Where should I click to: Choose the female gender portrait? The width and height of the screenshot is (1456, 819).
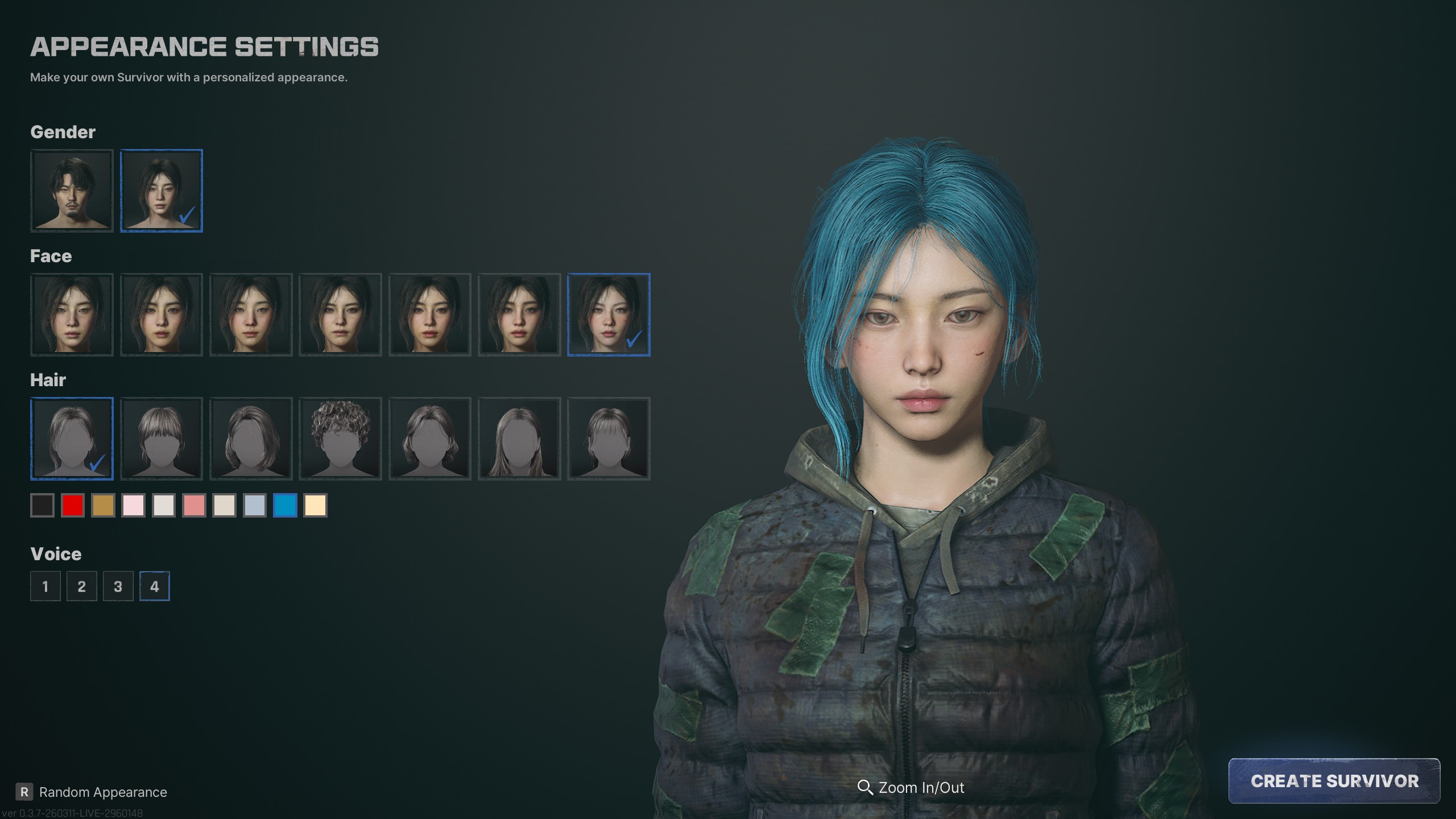162,191
